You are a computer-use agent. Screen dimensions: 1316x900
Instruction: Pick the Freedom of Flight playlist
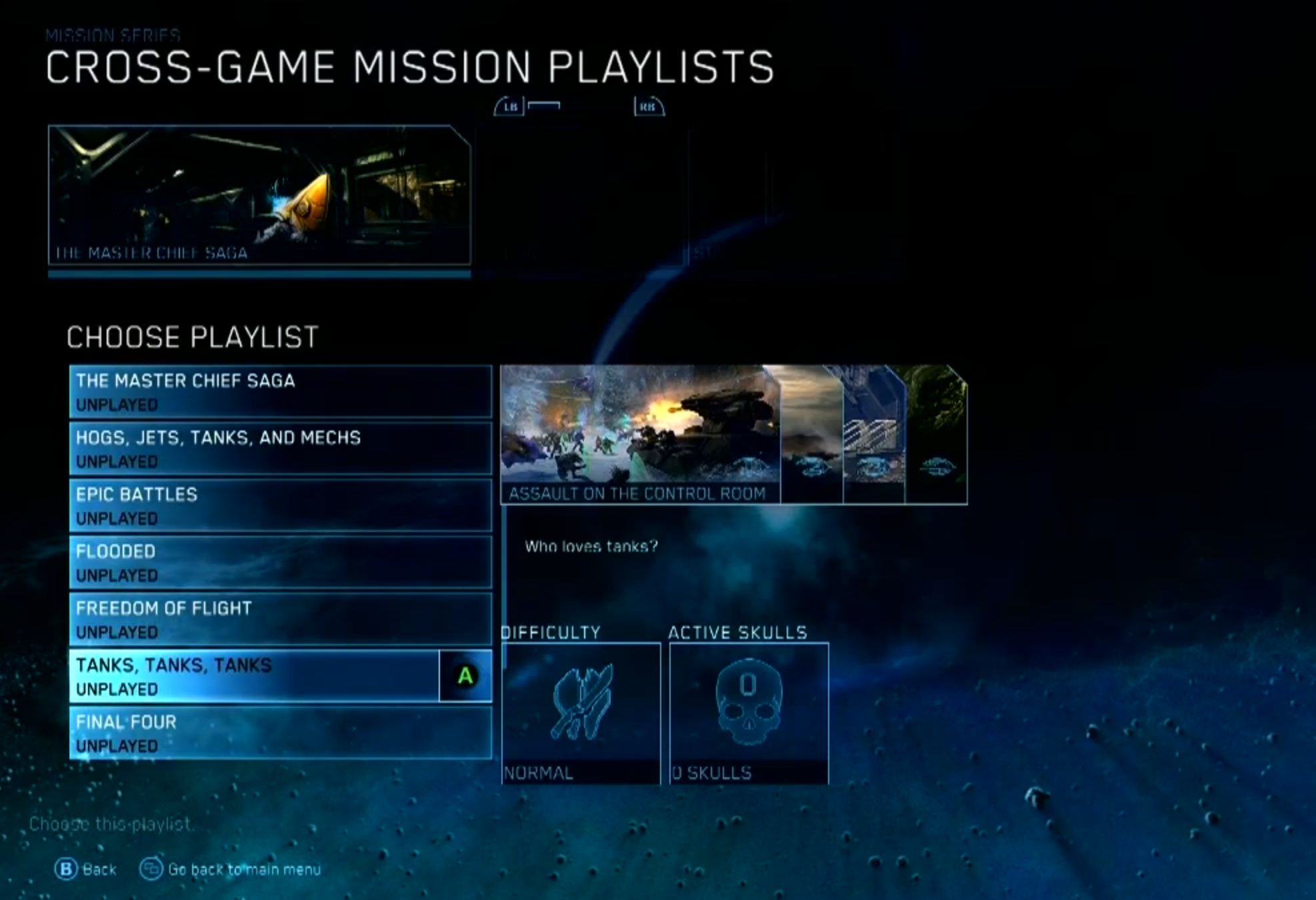[x=280, y=619]
